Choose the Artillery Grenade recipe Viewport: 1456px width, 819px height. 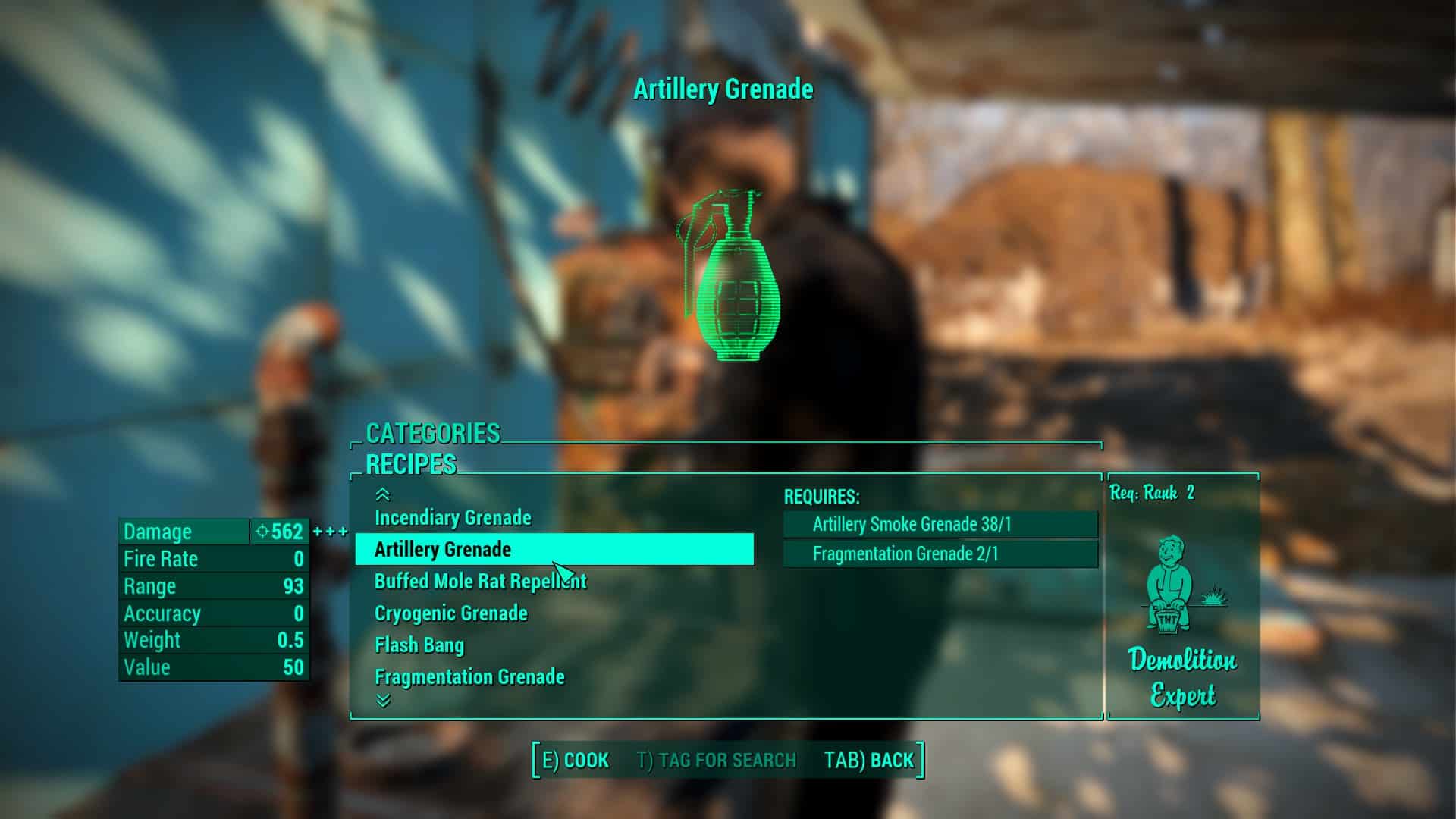(x=443, y=550)
